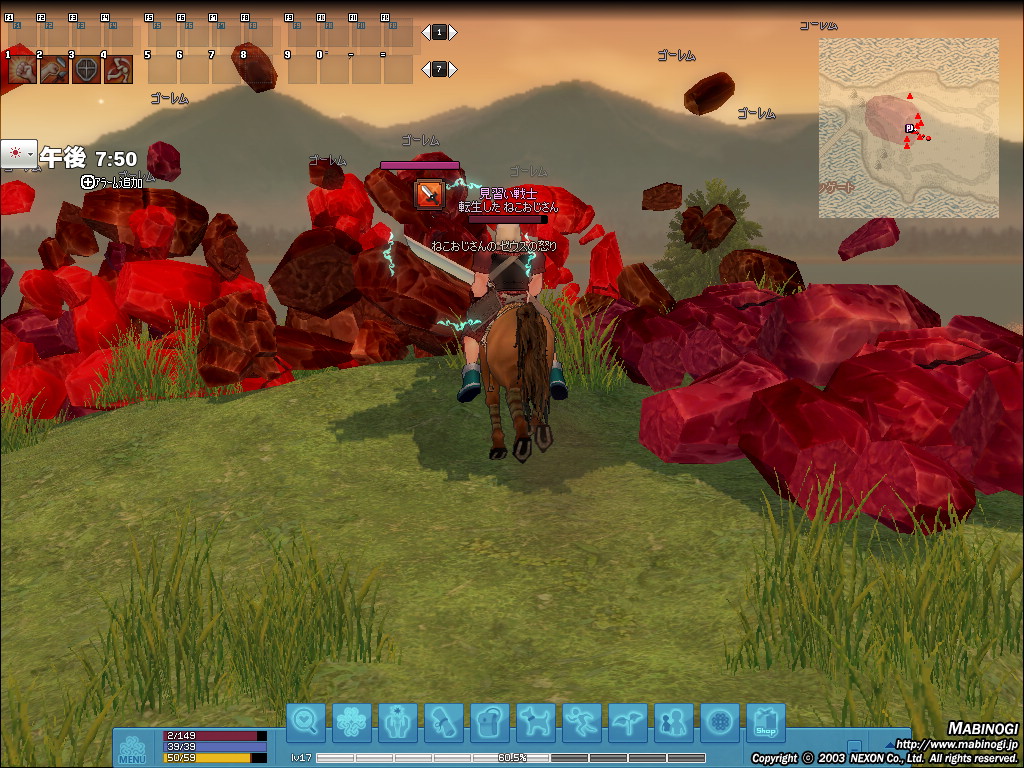This screenshot has width=1024, height=768.
Task: Select the running figure action icon
Action: coord(582,722)
